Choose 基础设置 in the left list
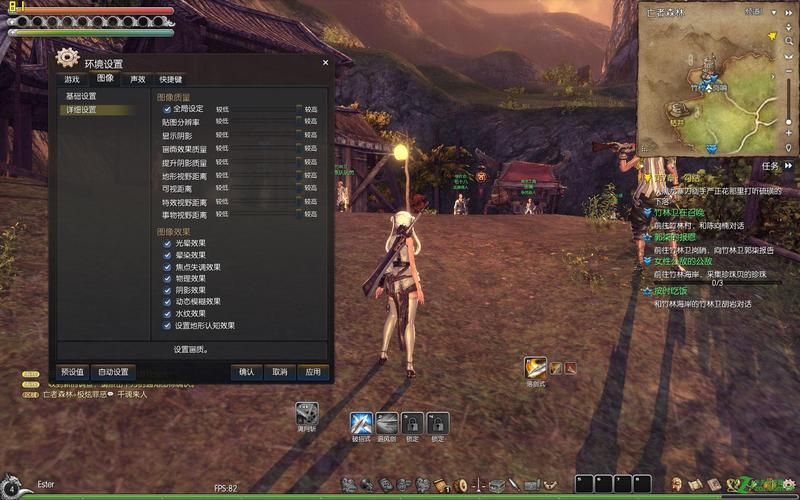 pos(82,96)
